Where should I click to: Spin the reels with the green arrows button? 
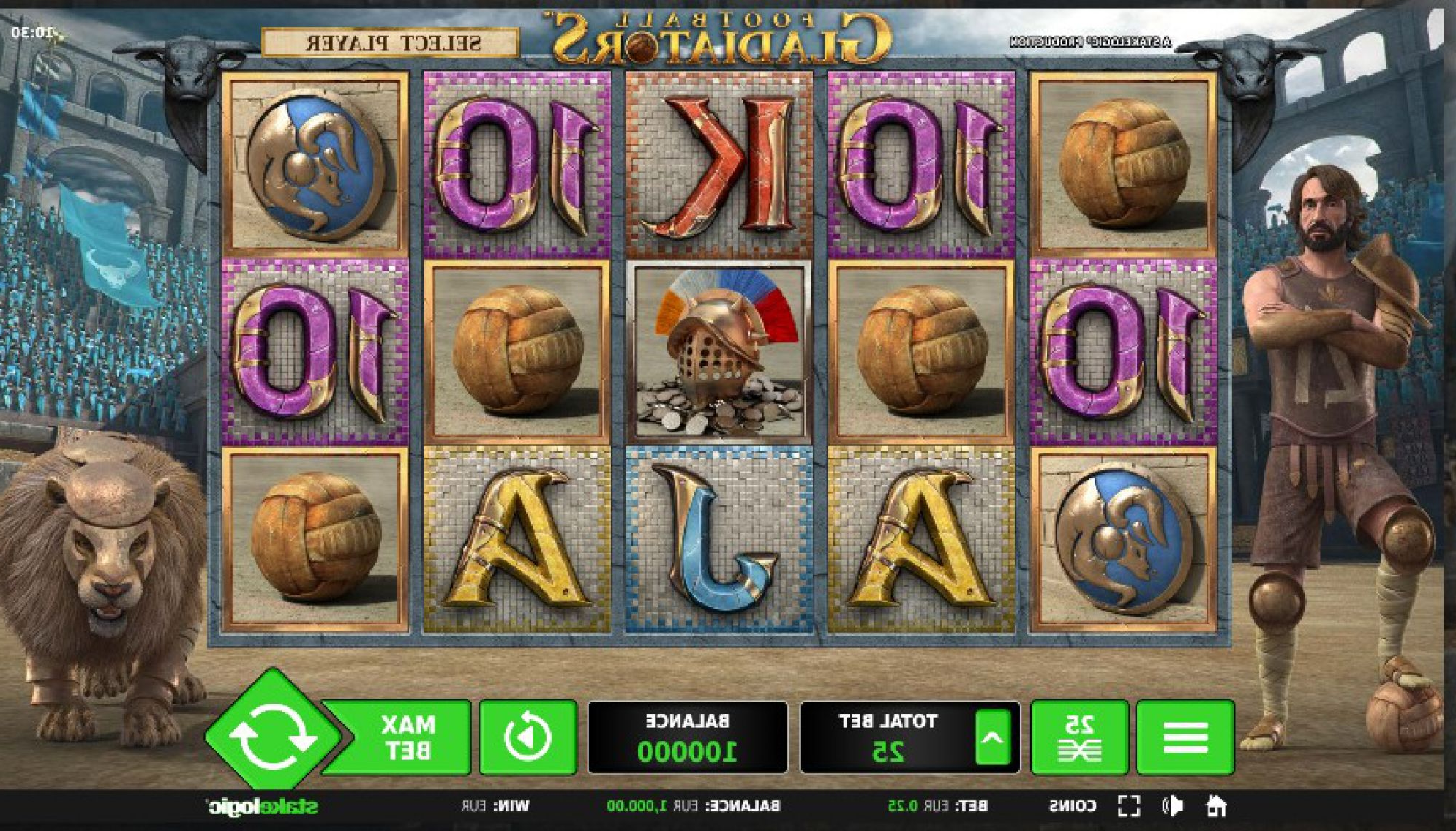pyautogui.click(x=272, y=735)
